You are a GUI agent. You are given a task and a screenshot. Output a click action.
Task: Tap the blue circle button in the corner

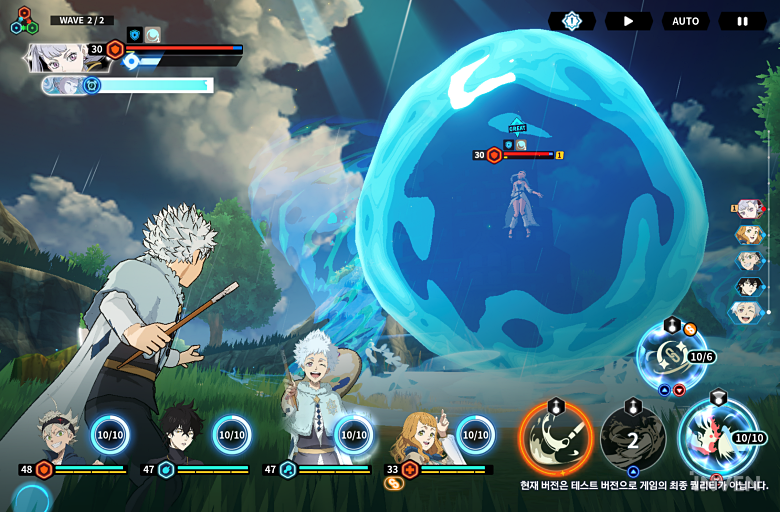(30, 498)
